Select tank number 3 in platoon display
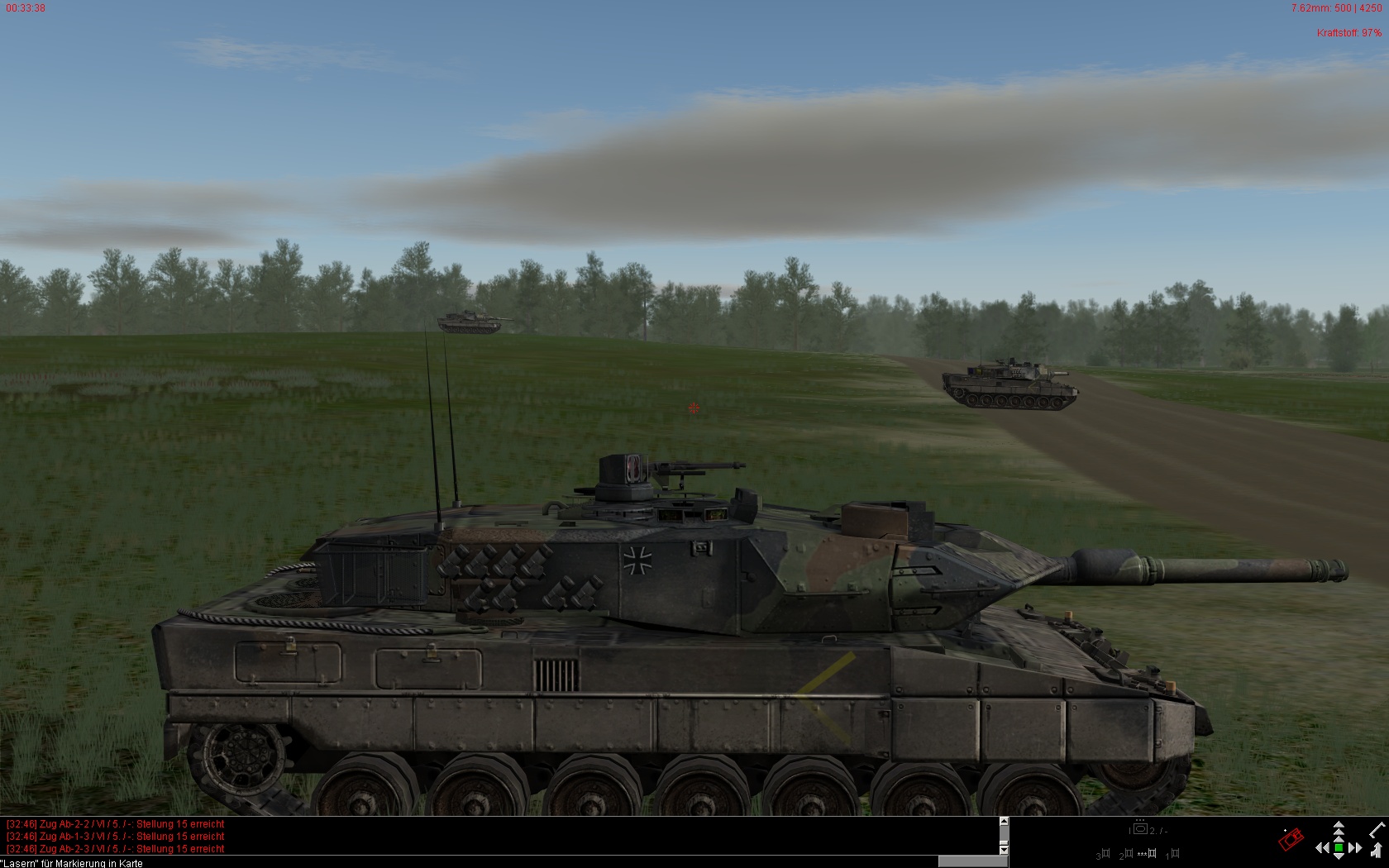Screen dimensions: 1389x868 pyautogui.click(x=1105, y=854)
